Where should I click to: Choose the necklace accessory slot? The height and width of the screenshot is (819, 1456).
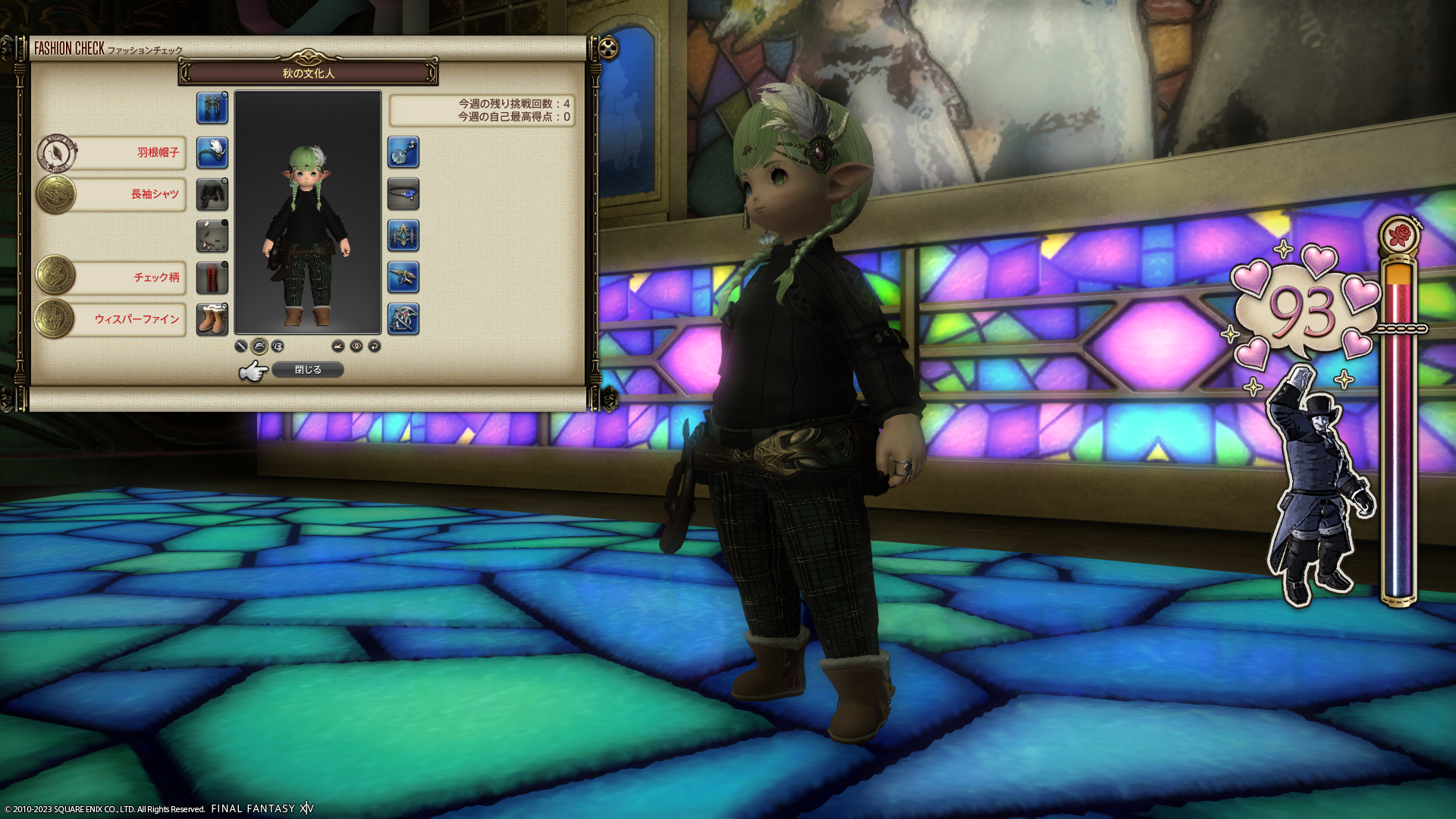(403, 194)
